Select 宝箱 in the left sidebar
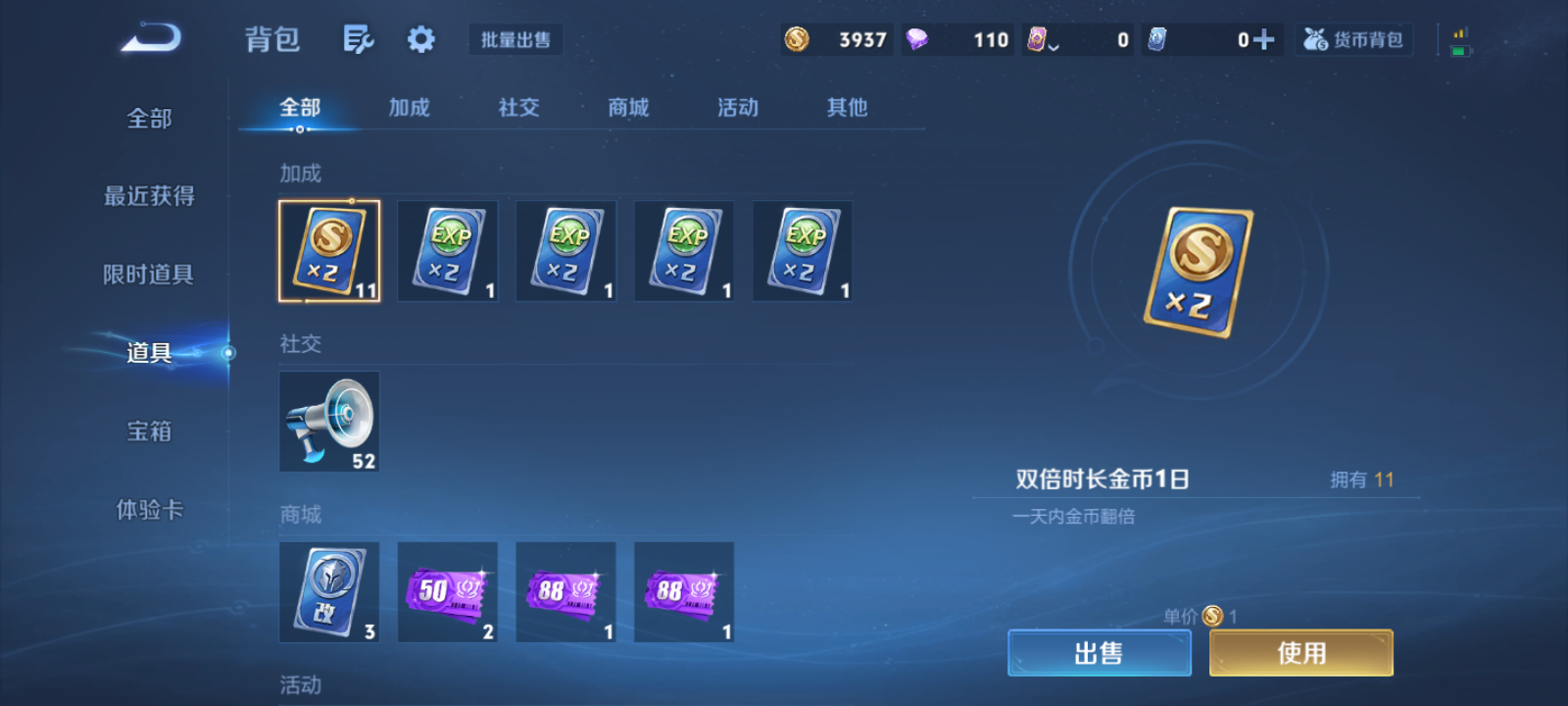The image size is (1568, 706). click(x=149, y=431)
